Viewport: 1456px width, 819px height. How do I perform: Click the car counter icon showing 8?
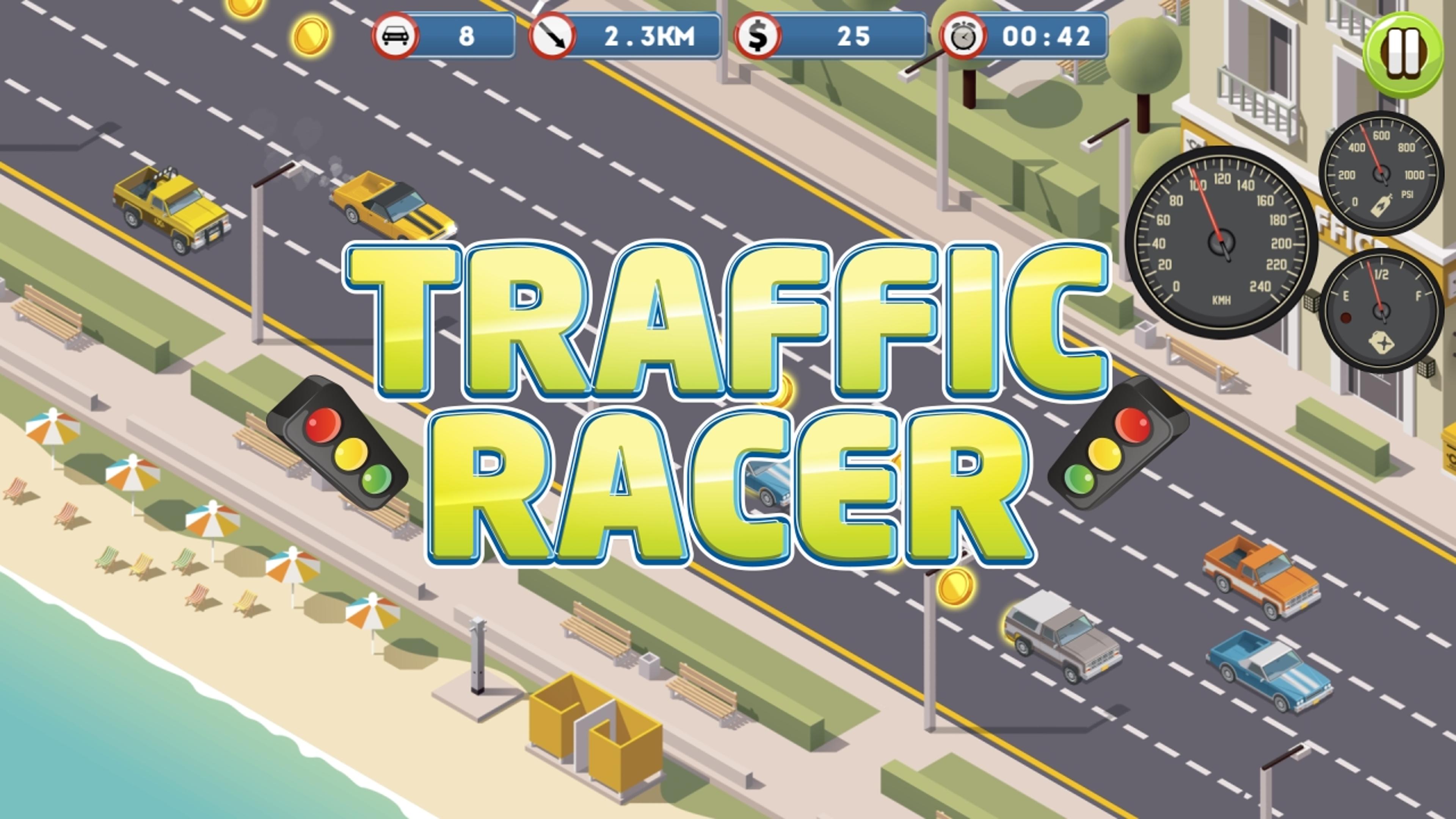click(395, 35)
